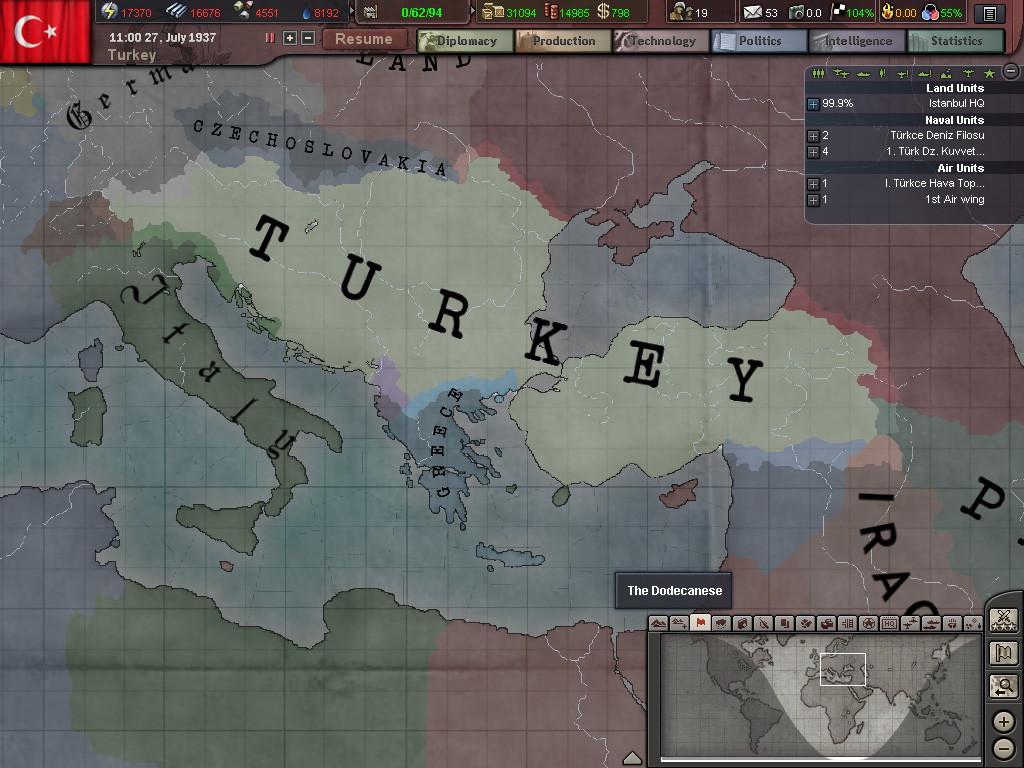Expand the Istanbul HQ land unit entry

[813, 104]
